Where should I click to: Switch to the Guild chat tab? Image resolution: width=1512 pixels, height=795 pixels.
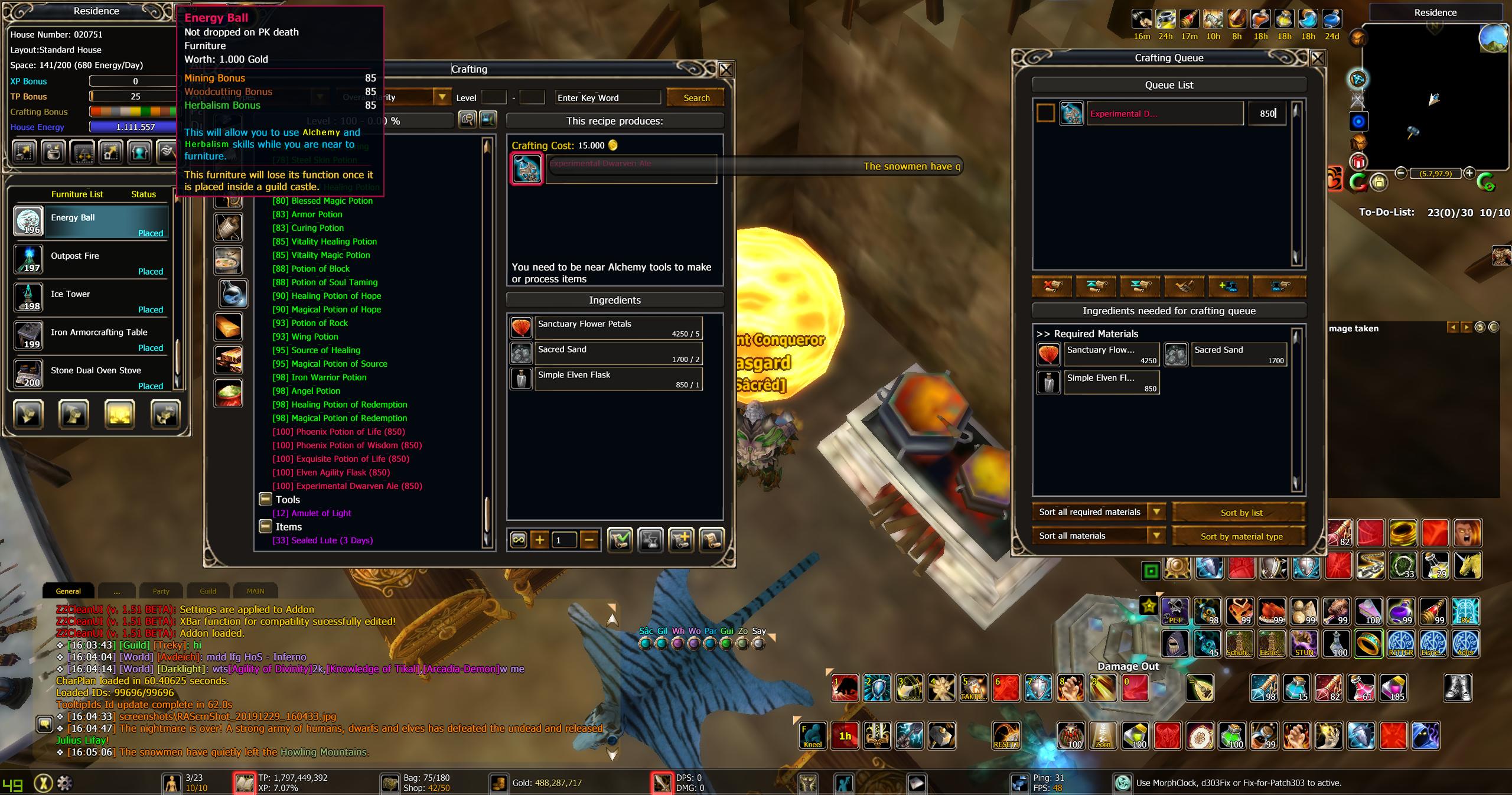208,591
